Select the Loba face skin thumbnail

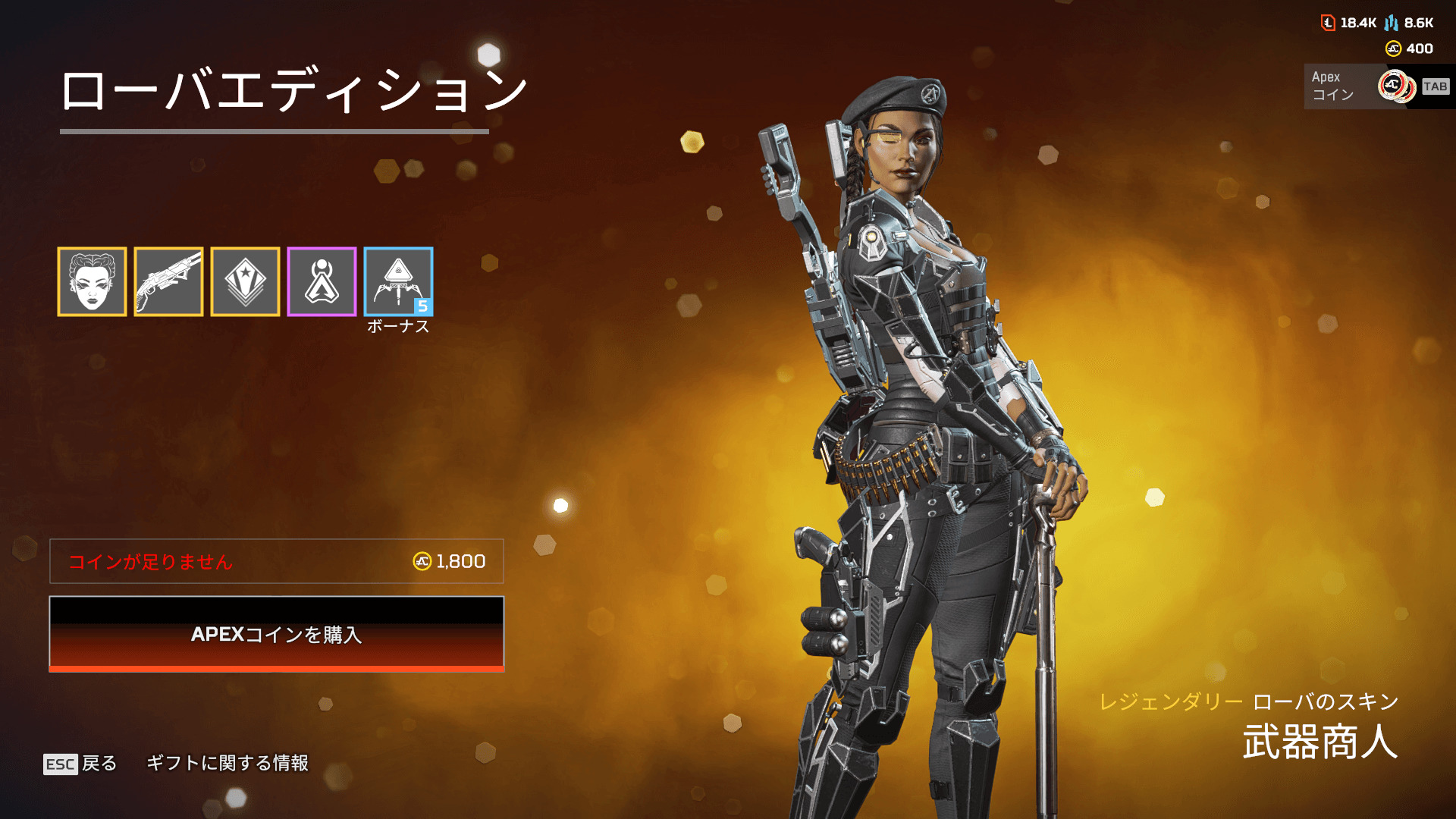coord(92,281)
